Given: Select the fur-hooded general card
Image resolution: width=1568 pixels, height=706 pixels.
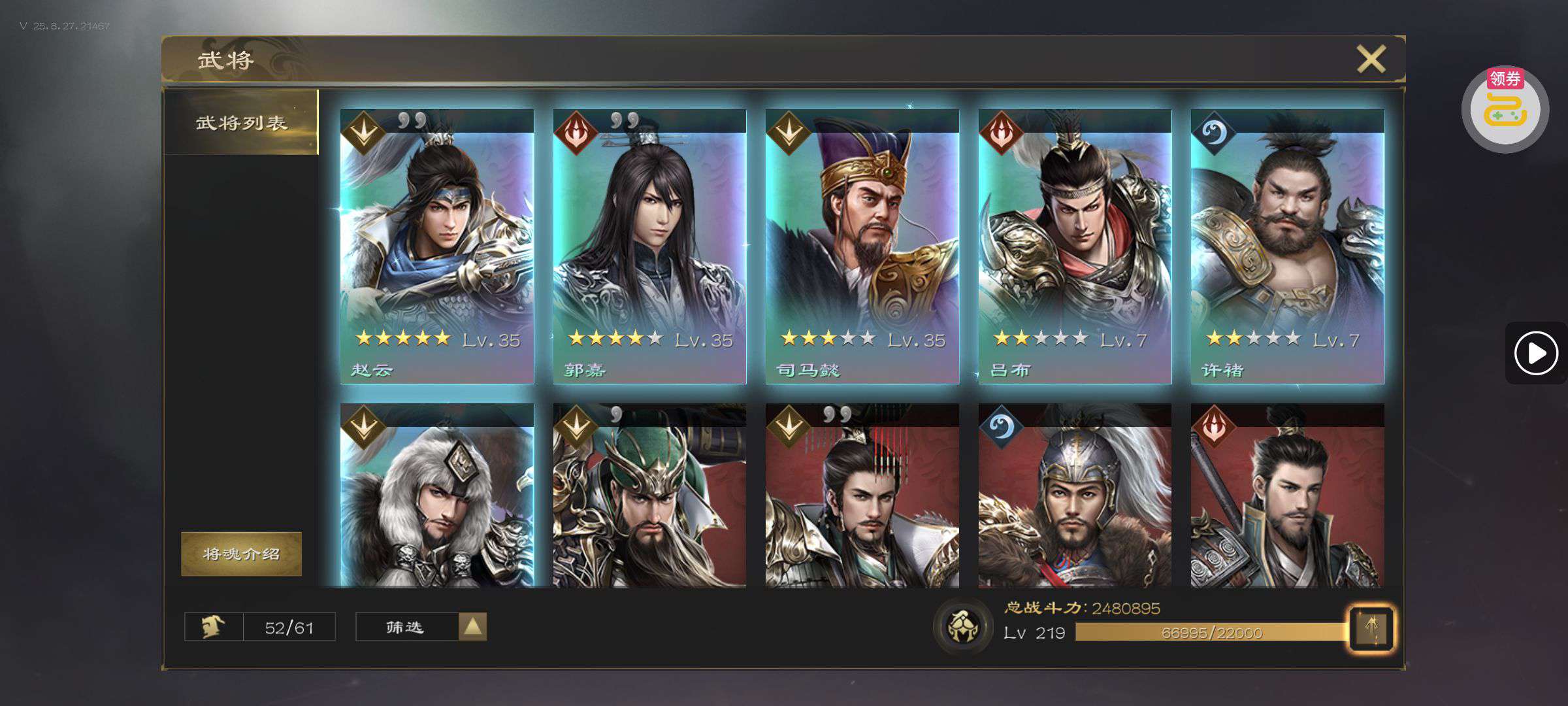Looking at the screenshot, I should point(436,497).
